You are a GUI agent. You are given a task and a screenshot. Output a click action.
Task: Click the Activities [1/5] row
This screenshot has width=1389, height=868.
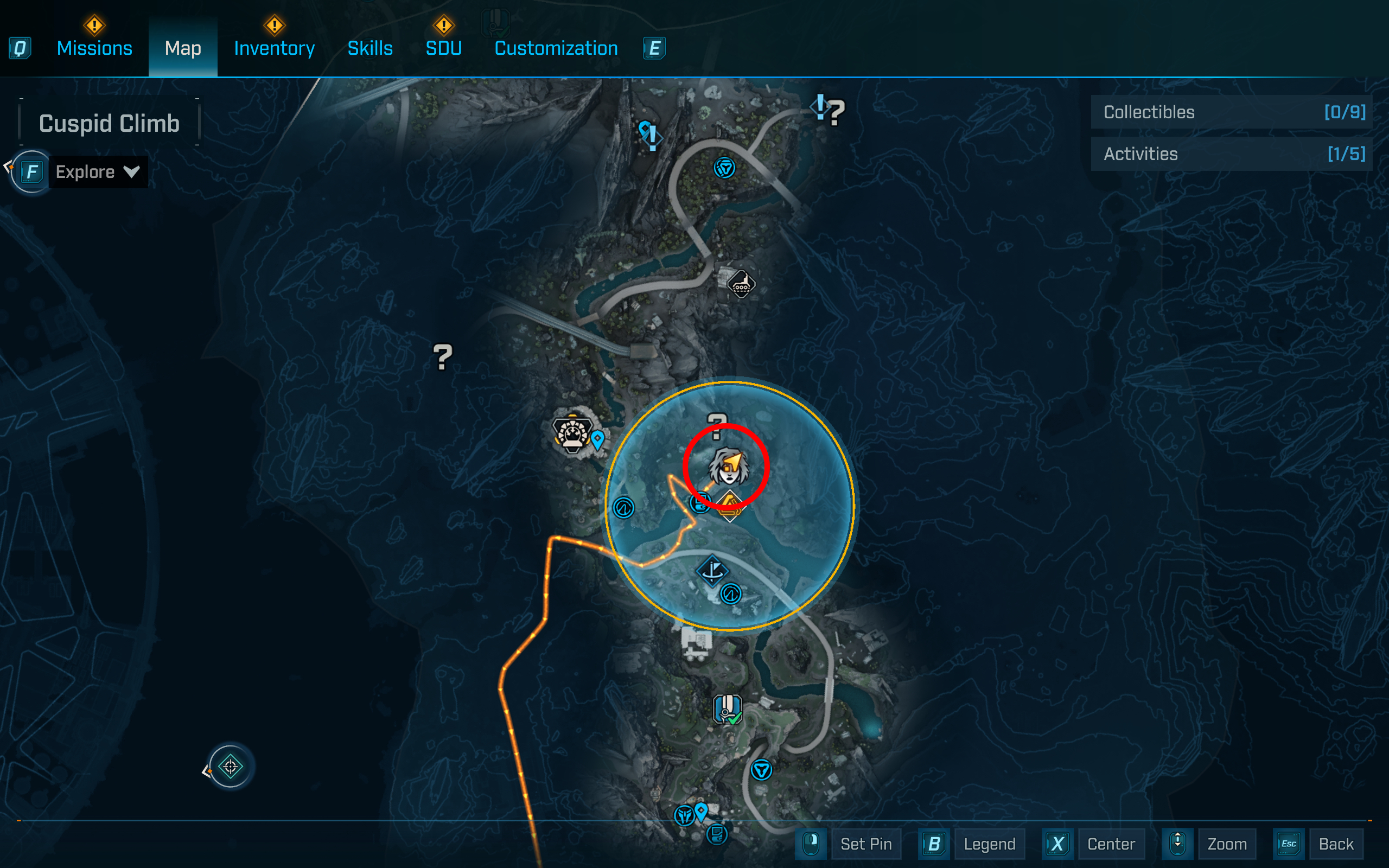(1231, 154)
